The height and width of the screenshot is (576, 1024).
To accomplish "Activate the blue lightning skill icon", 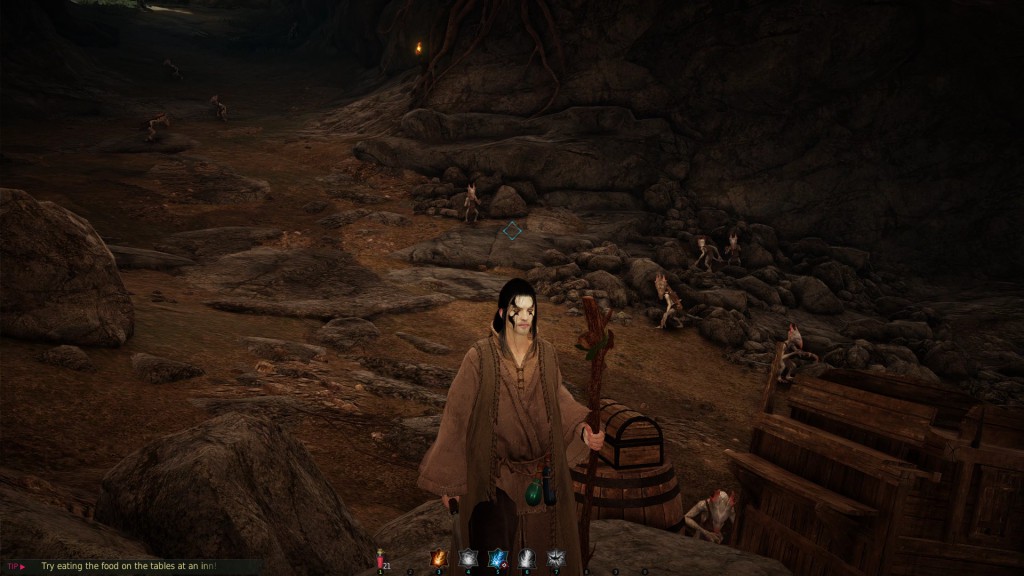I will click(496, 558).
